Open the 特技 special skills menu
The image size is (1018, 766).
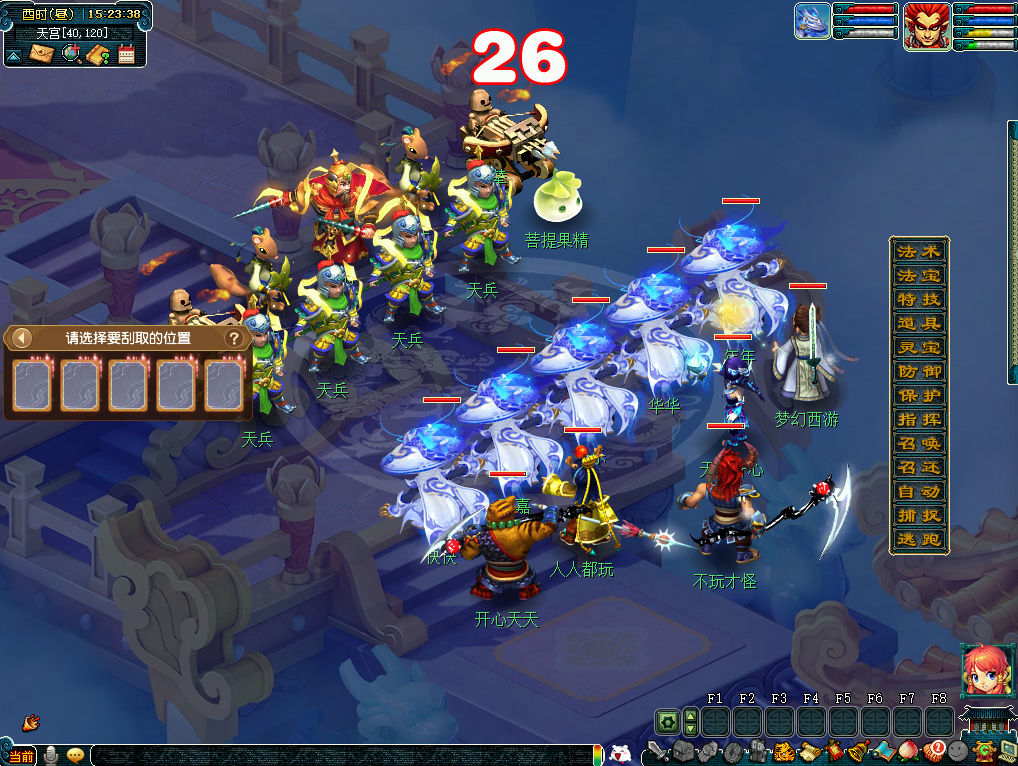point(918,300)
